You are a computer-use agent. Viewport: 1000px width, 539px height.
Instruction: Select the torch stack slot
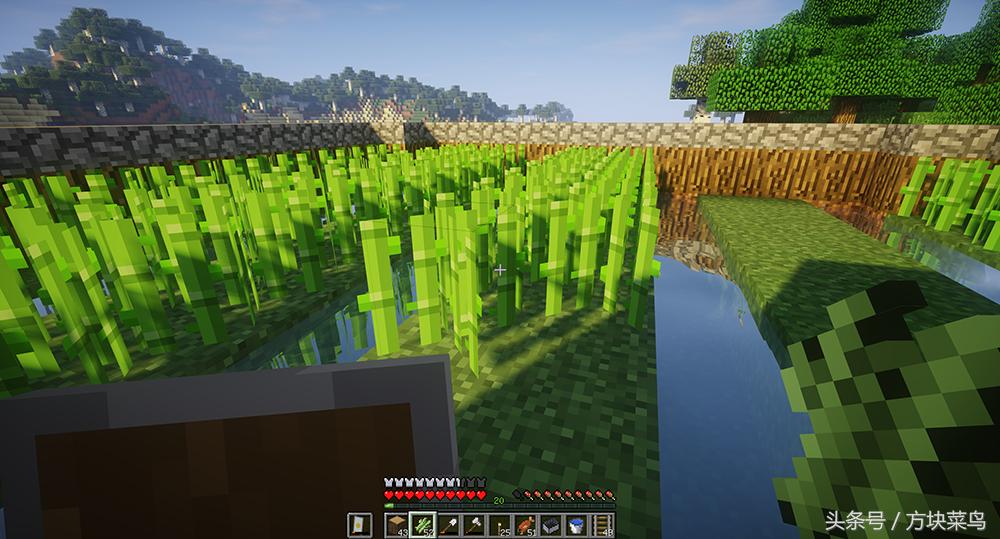tap(499, 524)
